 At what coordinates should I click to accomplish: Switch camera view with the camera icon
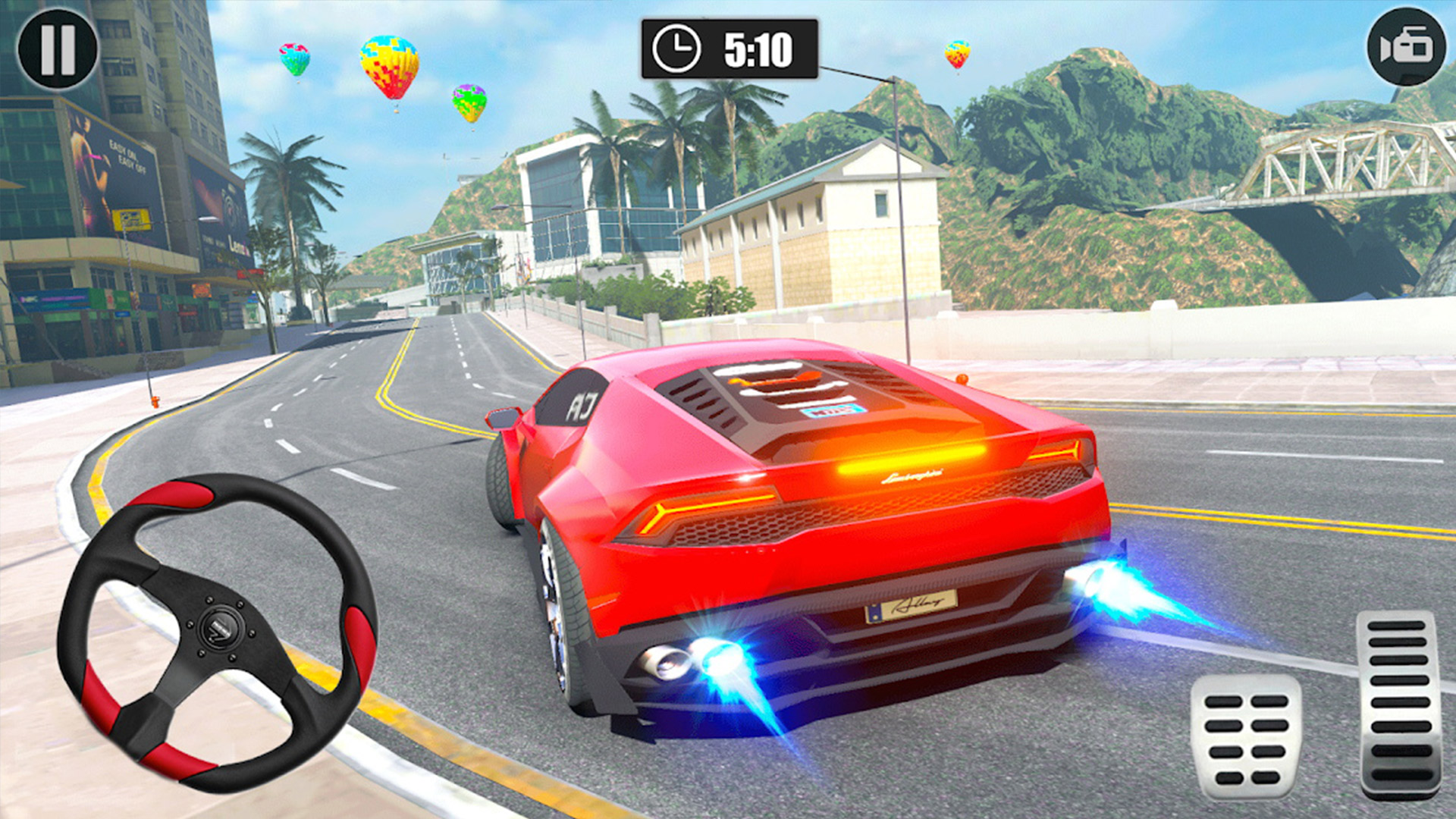(1406, 47)
